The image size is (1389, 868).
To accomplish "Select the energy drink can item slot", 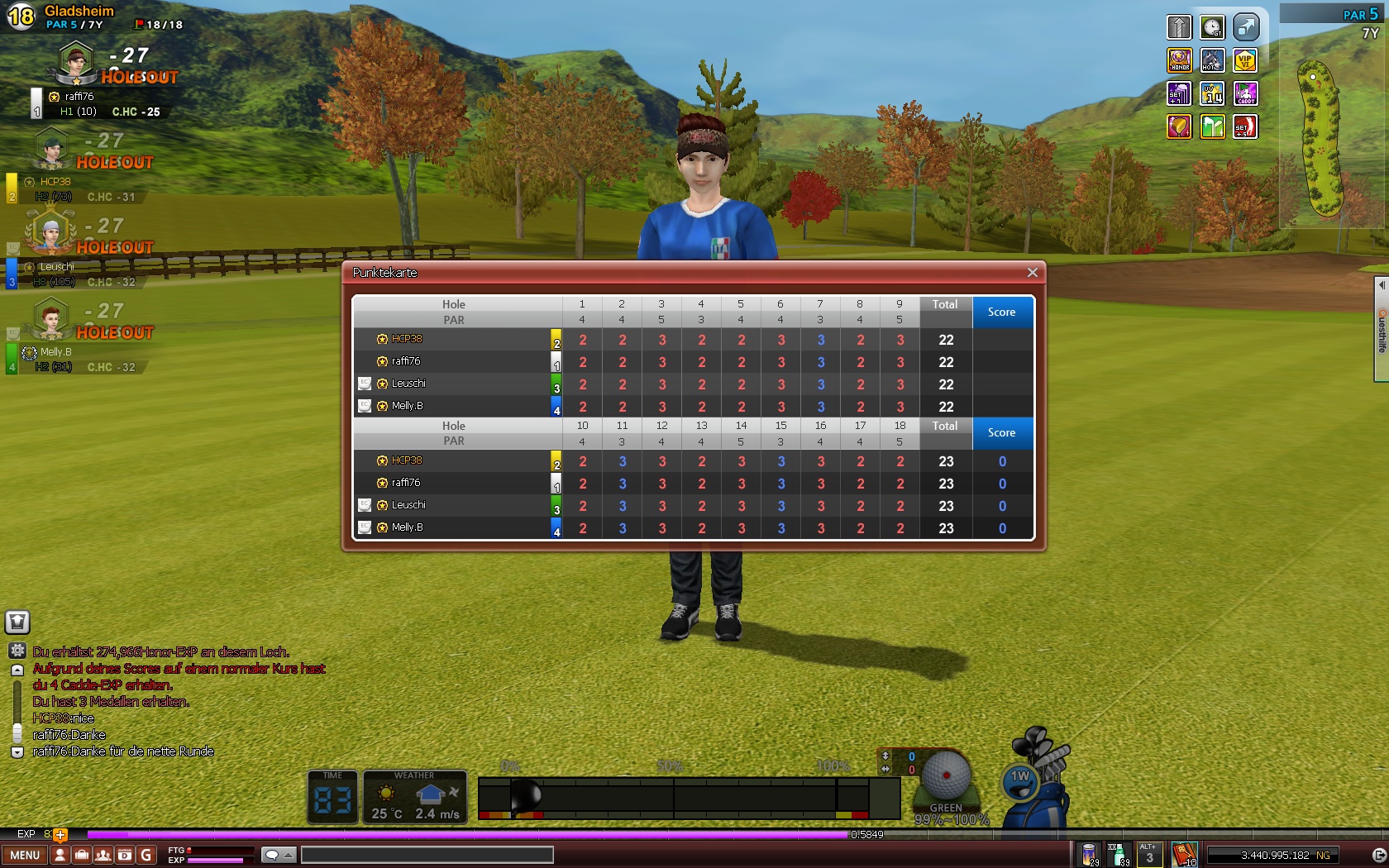I will click(1090, 854).
